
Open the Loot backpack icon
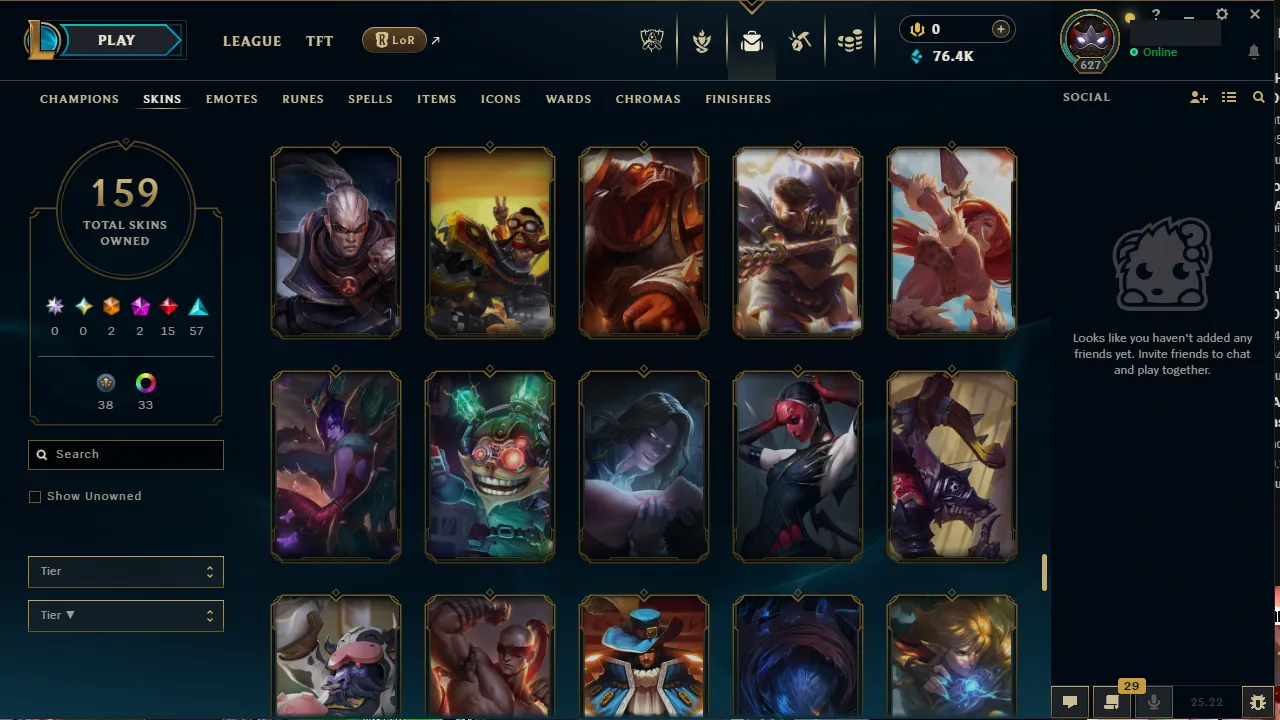coord(752,41)
